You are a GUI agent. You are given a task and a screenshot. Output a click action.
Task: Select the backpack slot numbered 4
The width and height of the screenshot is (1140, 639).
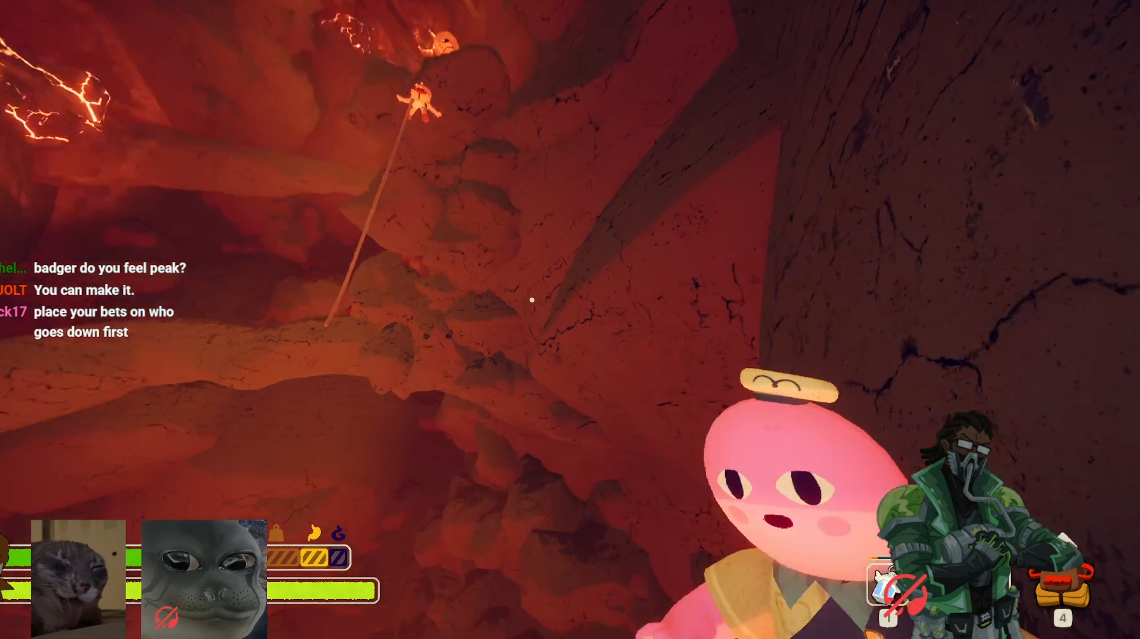pos(1061,588)
